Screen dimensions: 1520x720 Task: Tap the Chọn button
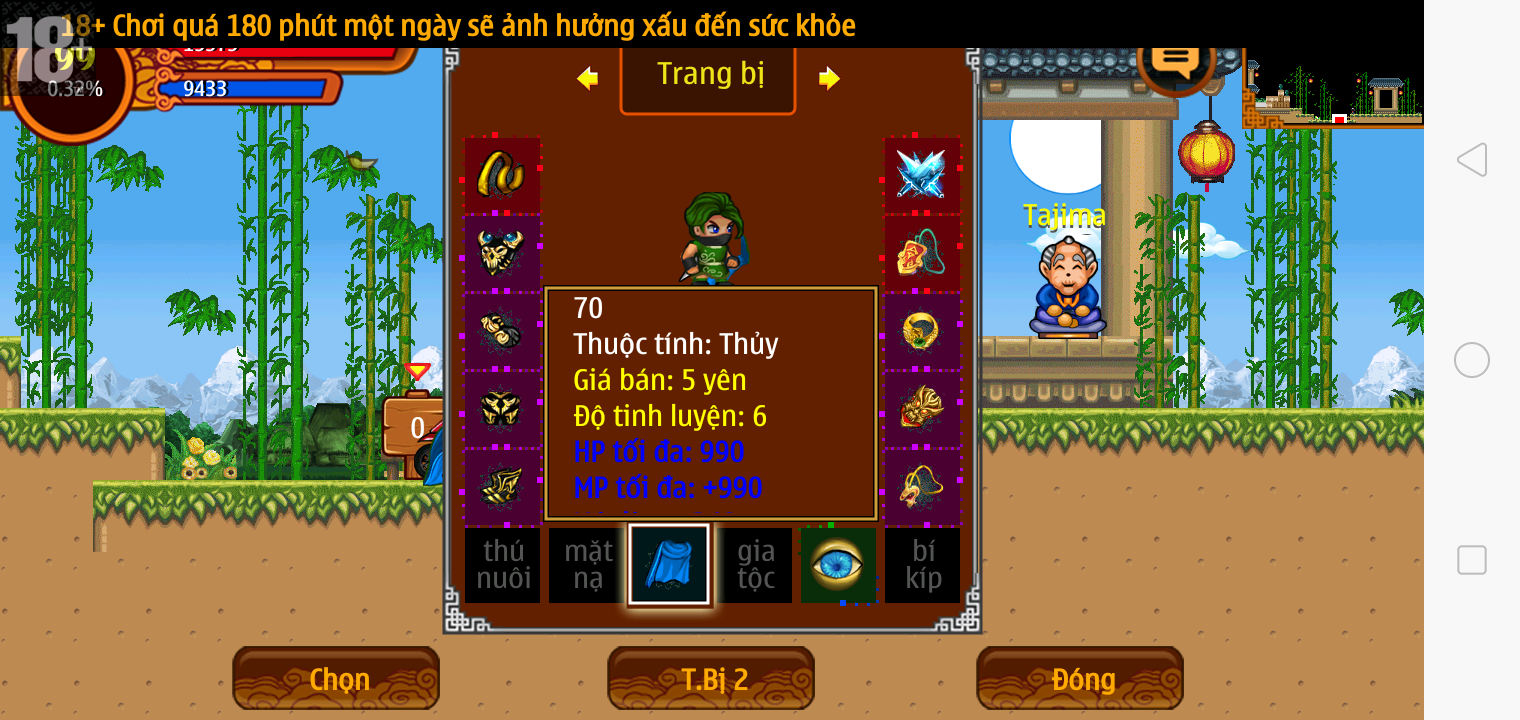[x=336, y=679]
